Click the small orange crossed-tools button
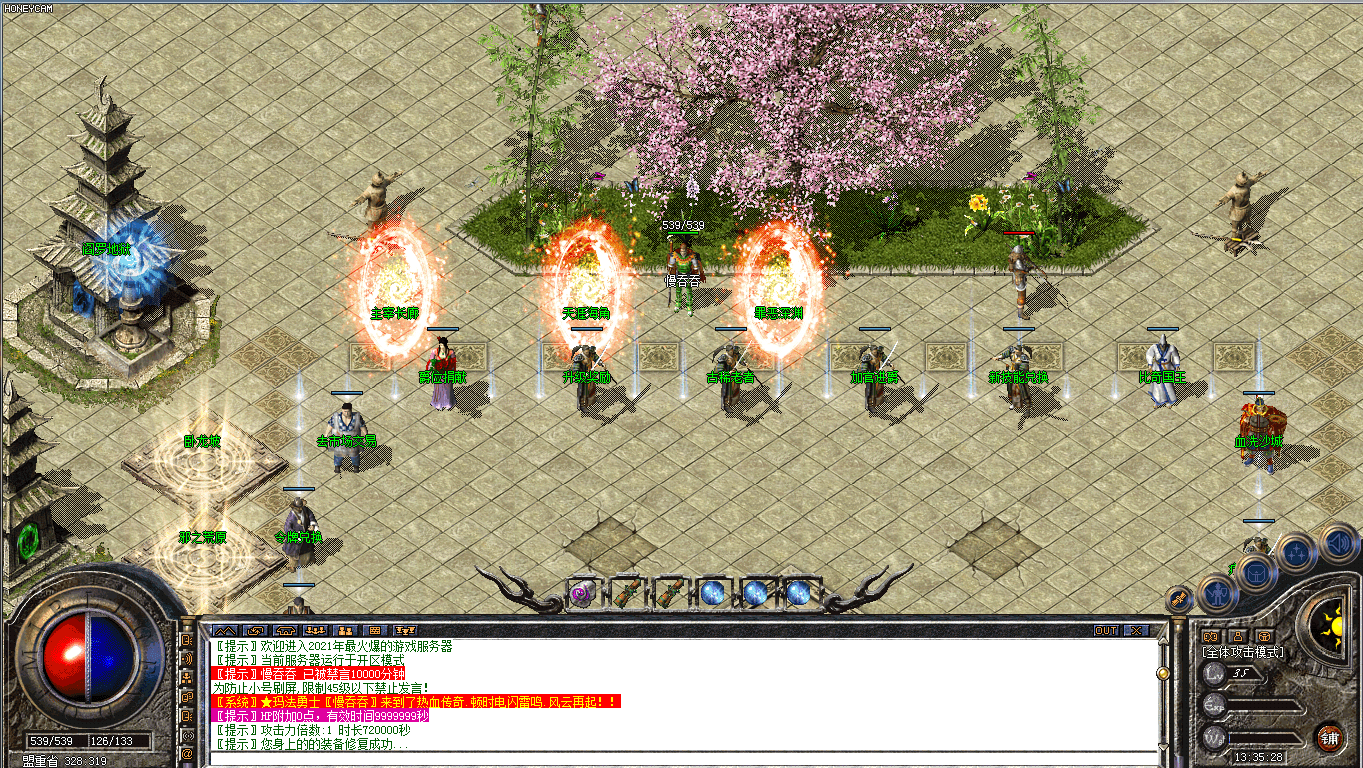Image resolution: width=1363 pixels, height=768 pixels. point(1180,599)
